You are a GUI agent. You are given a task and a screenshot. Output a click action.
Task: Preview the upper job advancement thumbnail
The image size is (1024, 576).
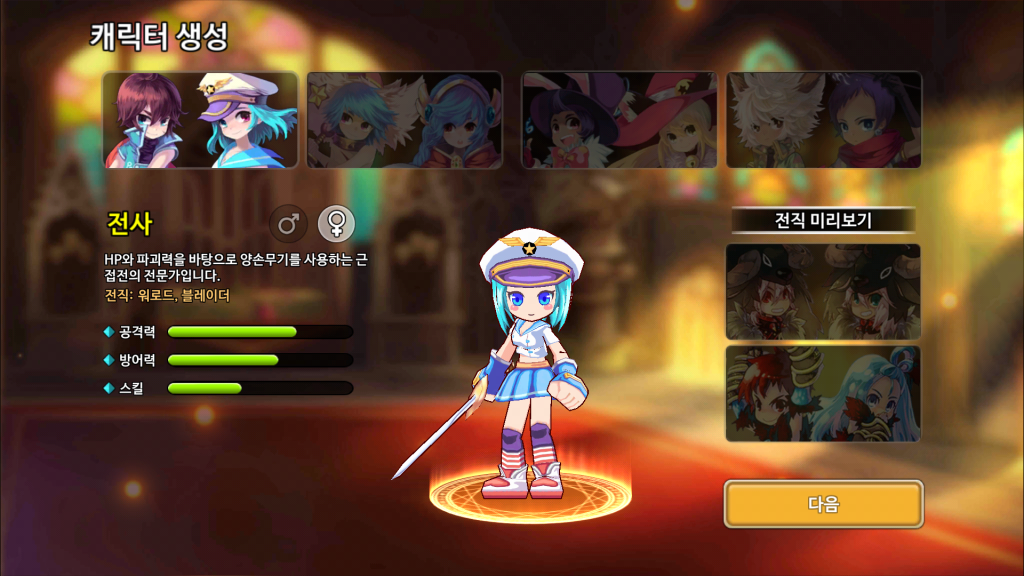pyautogui.click(x=823, y=292)
